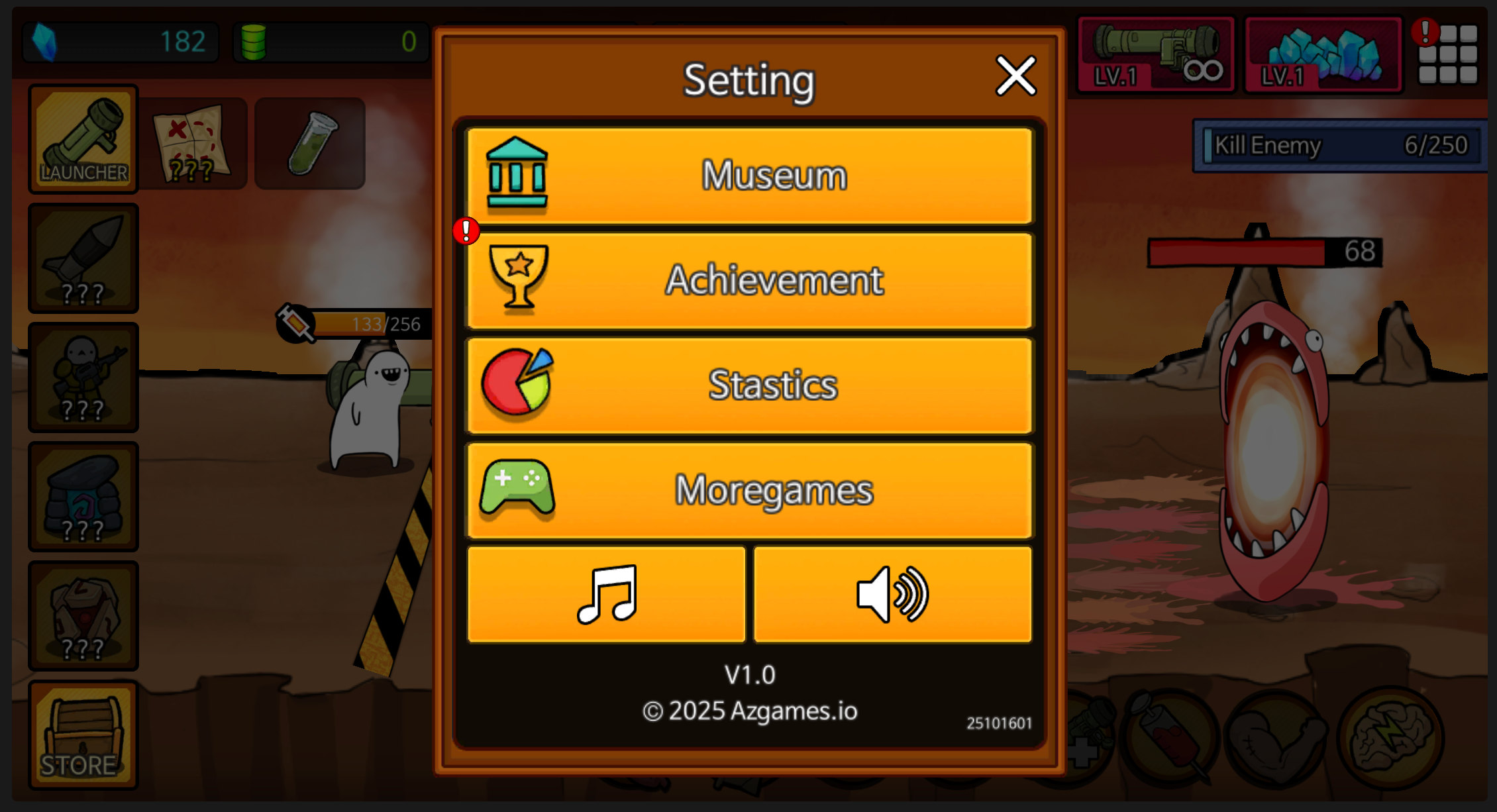1497x812 pixels.
Task: Select the LV.1 rocket launcher slot top right
Action: pos(1155,54)
